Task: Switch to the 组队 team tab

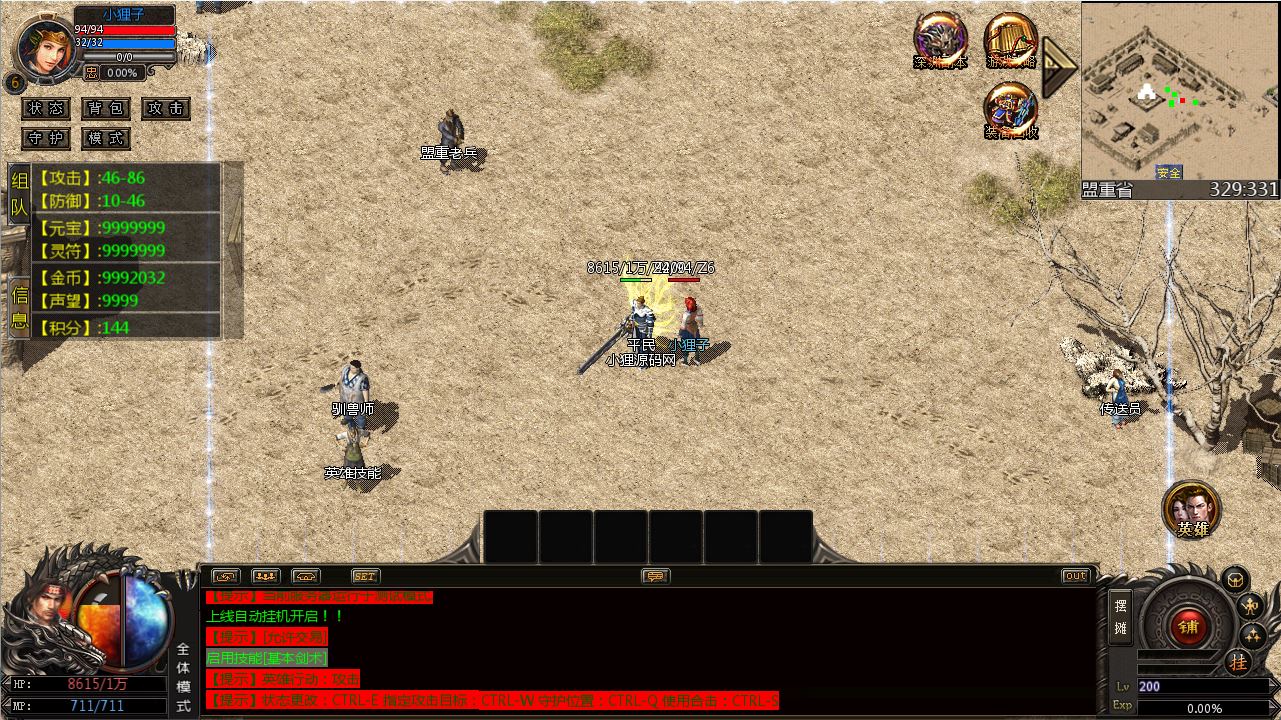Action: coord(20,195)
